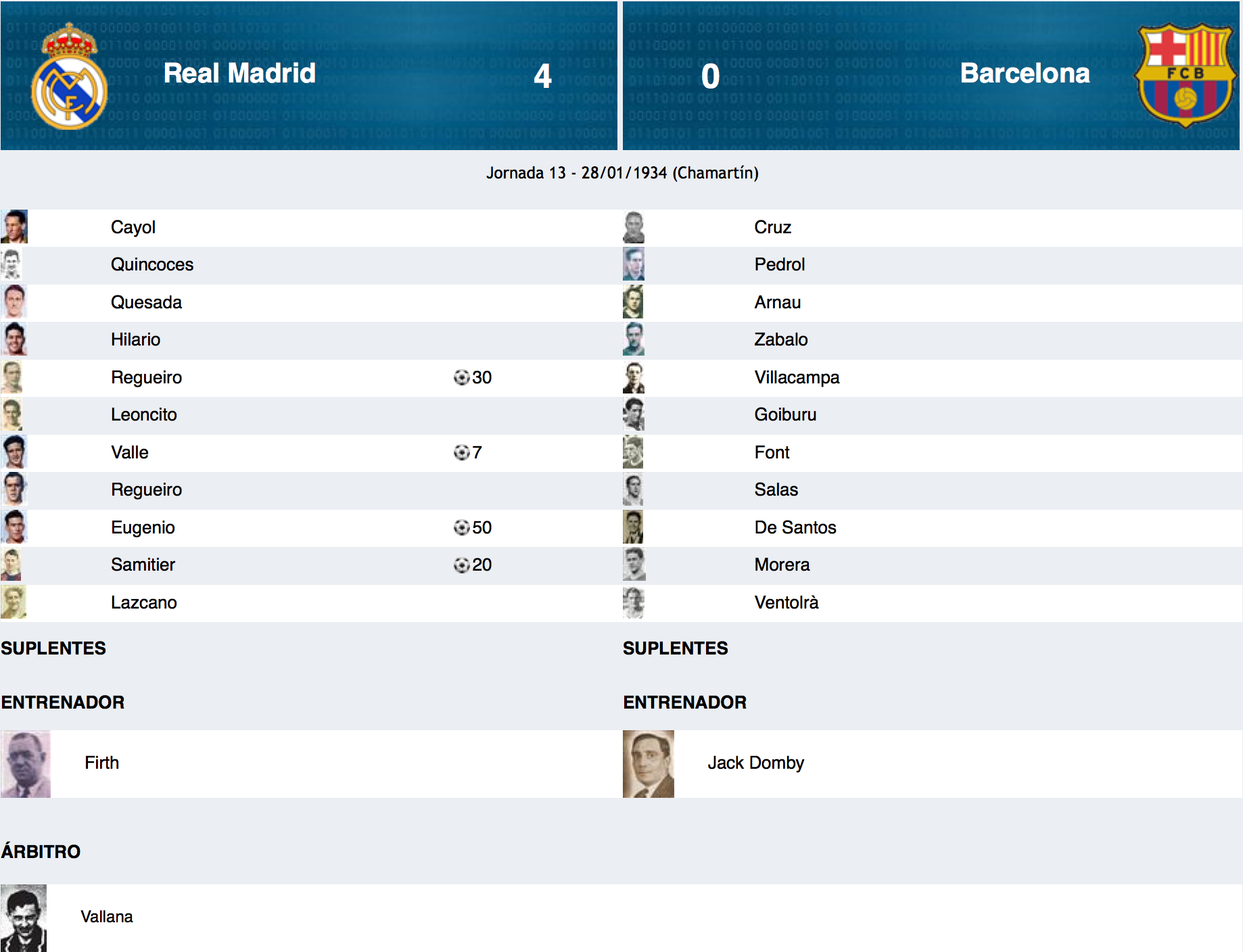This screenshot has height=952, width=1243.
Task: Select the Real Madrid crest
Action: (69, 76)
